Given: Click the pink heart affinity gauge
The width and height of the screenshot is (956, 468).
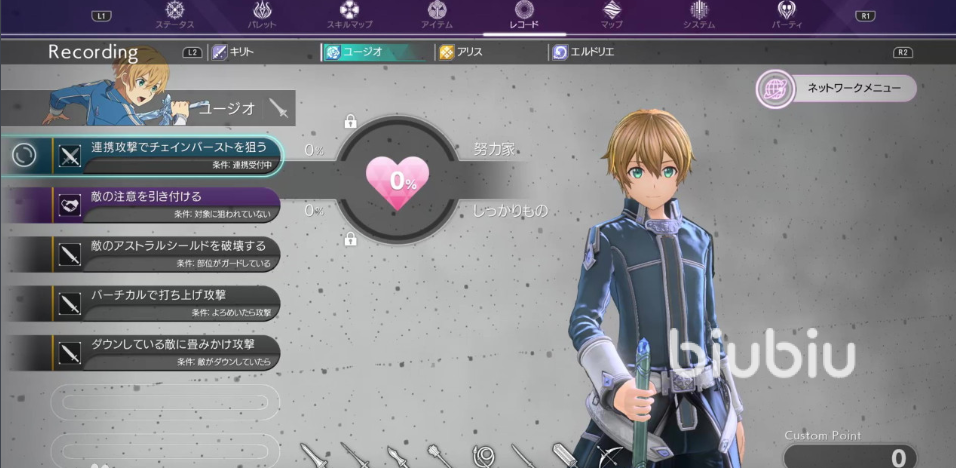Looking at the screenshot, I should coord(397,180).
